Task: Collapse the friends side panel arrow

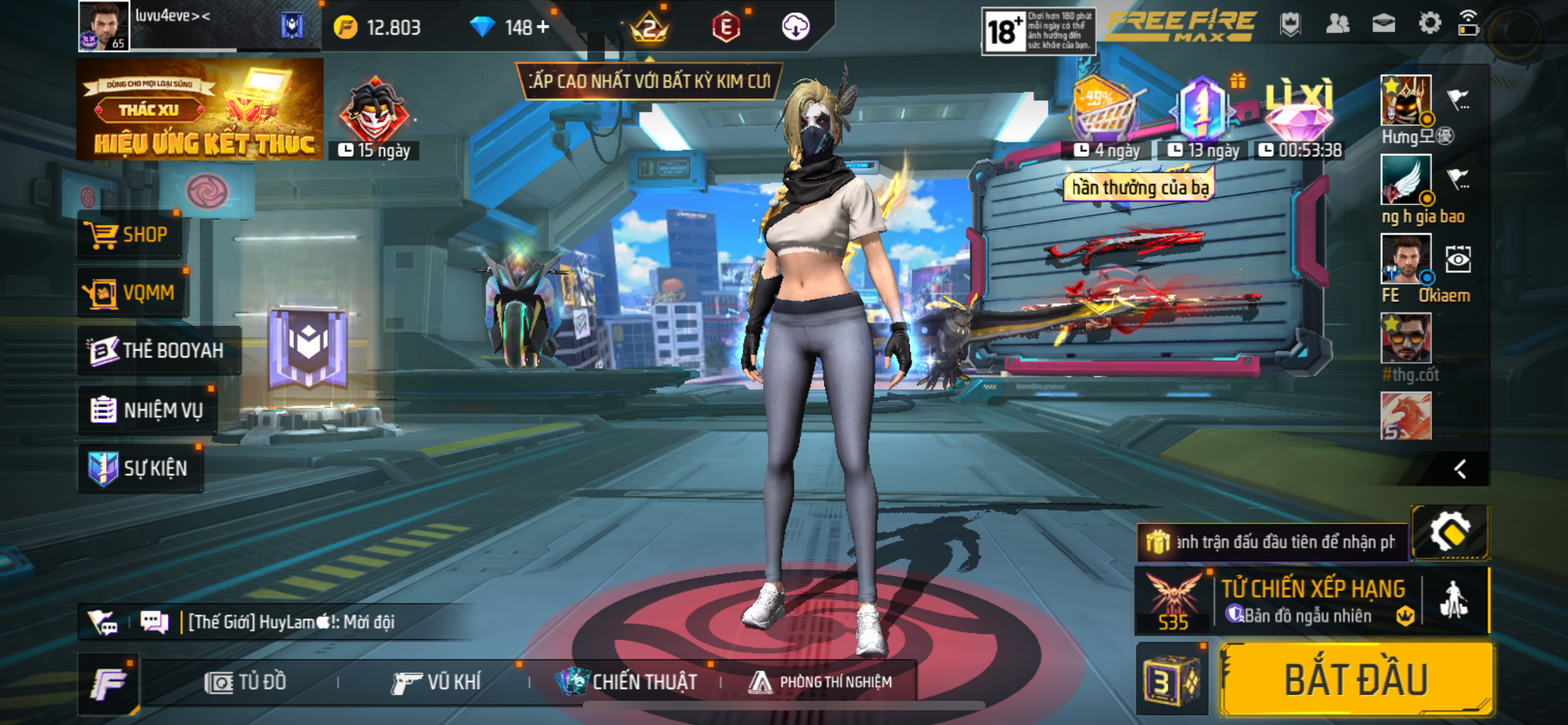Action: pyautogui.click(x=1460, y=469)
